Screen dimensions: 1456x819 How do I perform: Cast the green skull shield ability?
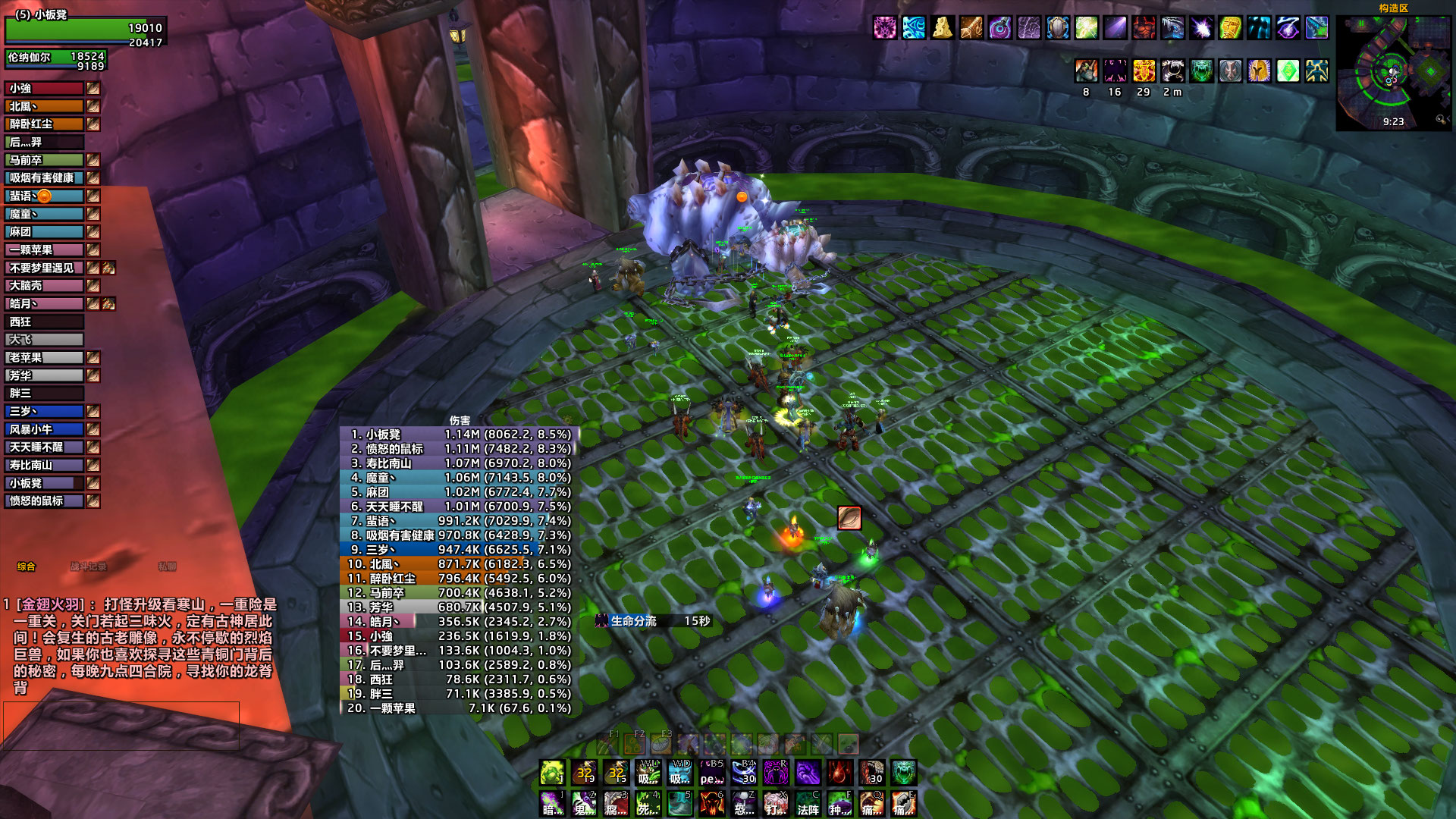tap(903, 773)
